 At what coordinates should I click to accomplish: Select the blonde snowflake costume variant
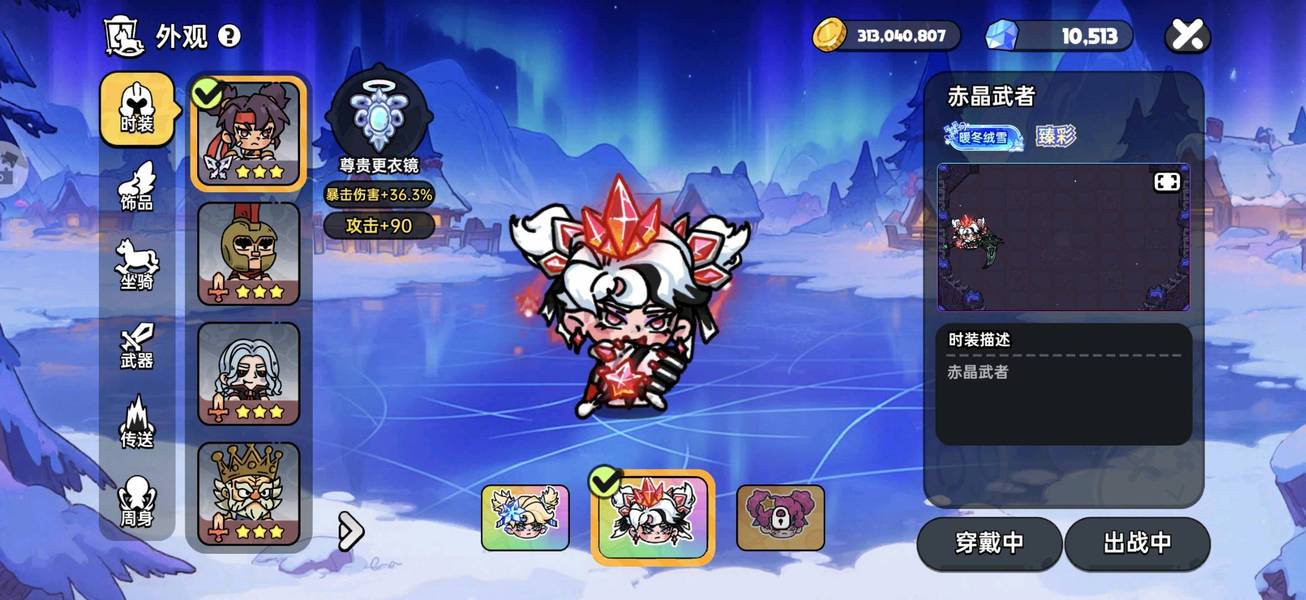click(x=525, y=518)
